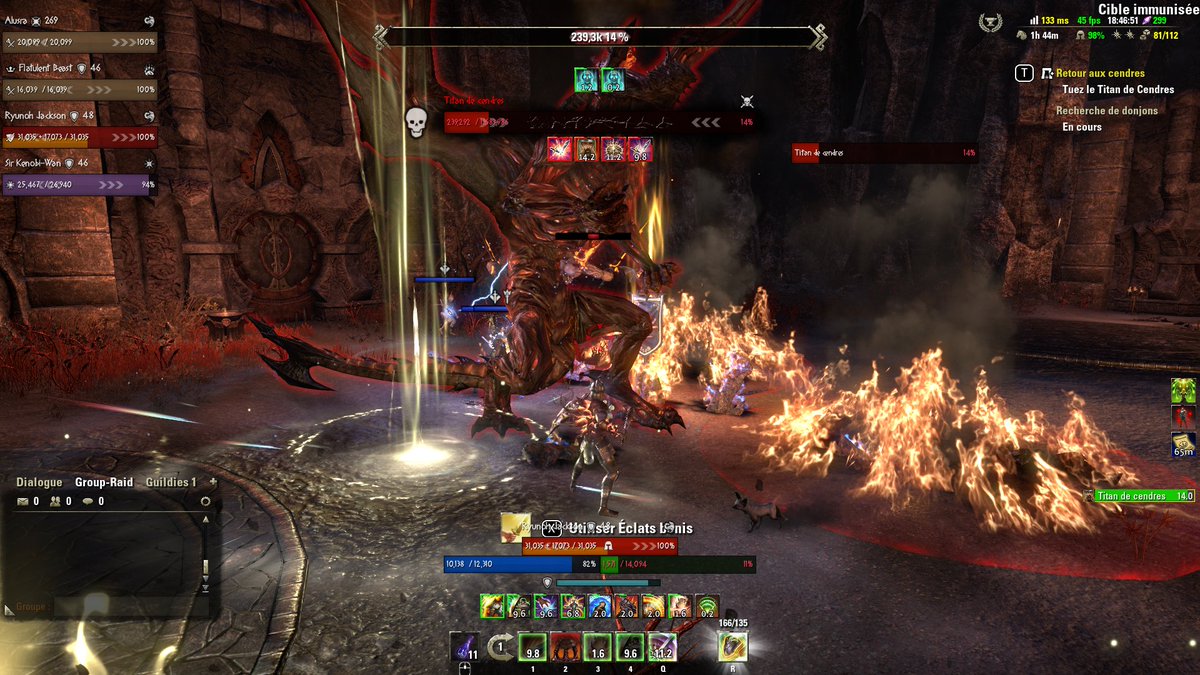Select Alusra's group member frame
The height and width of the screenshot is (675, 1200).
(x=79, y=42)
